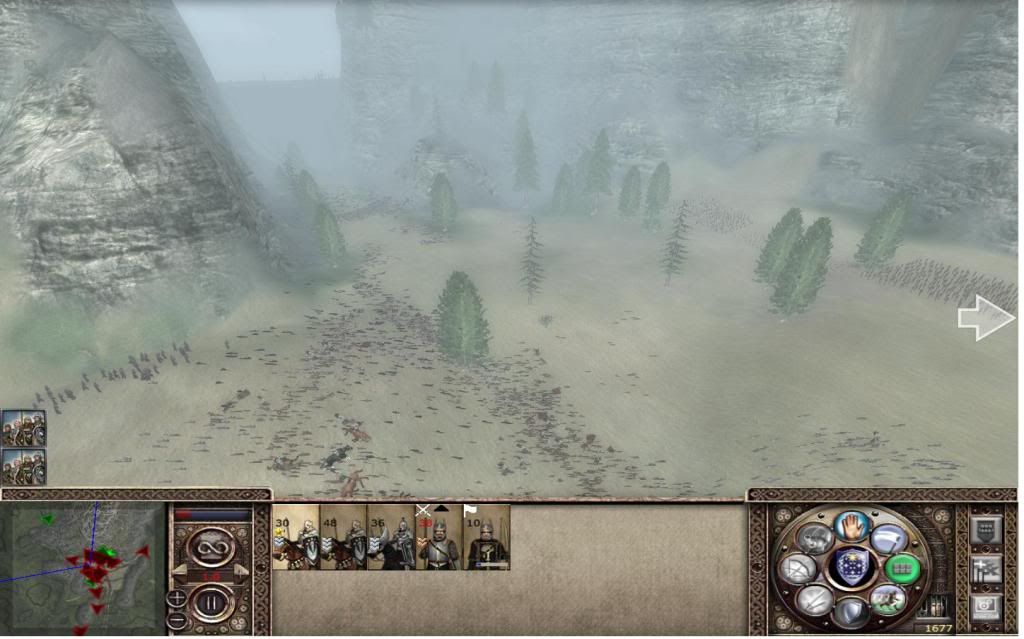Select the routing unit card with white flag
This screenshot has width=1024, height=639.
pyautogui.click(x=487, y=538)
